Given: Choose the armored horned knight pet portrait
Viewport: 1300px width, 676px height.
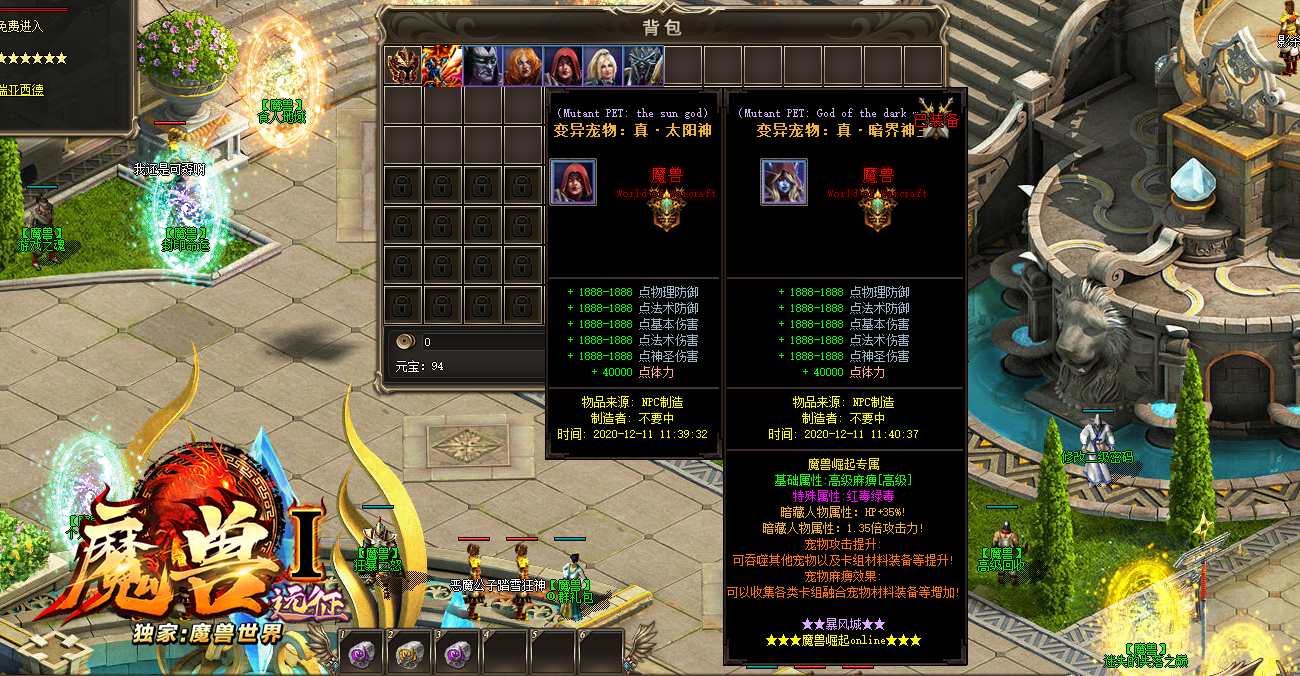Looking at the screenshot, I should (x=643, y=66).
